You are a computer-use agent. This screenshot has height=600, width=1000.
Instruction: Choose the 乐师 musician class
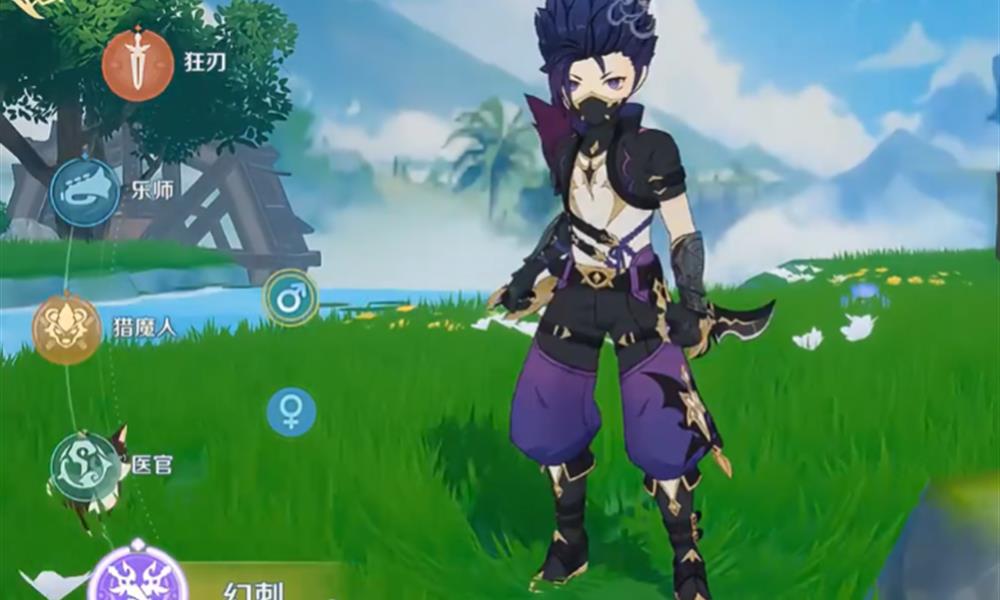85,191
